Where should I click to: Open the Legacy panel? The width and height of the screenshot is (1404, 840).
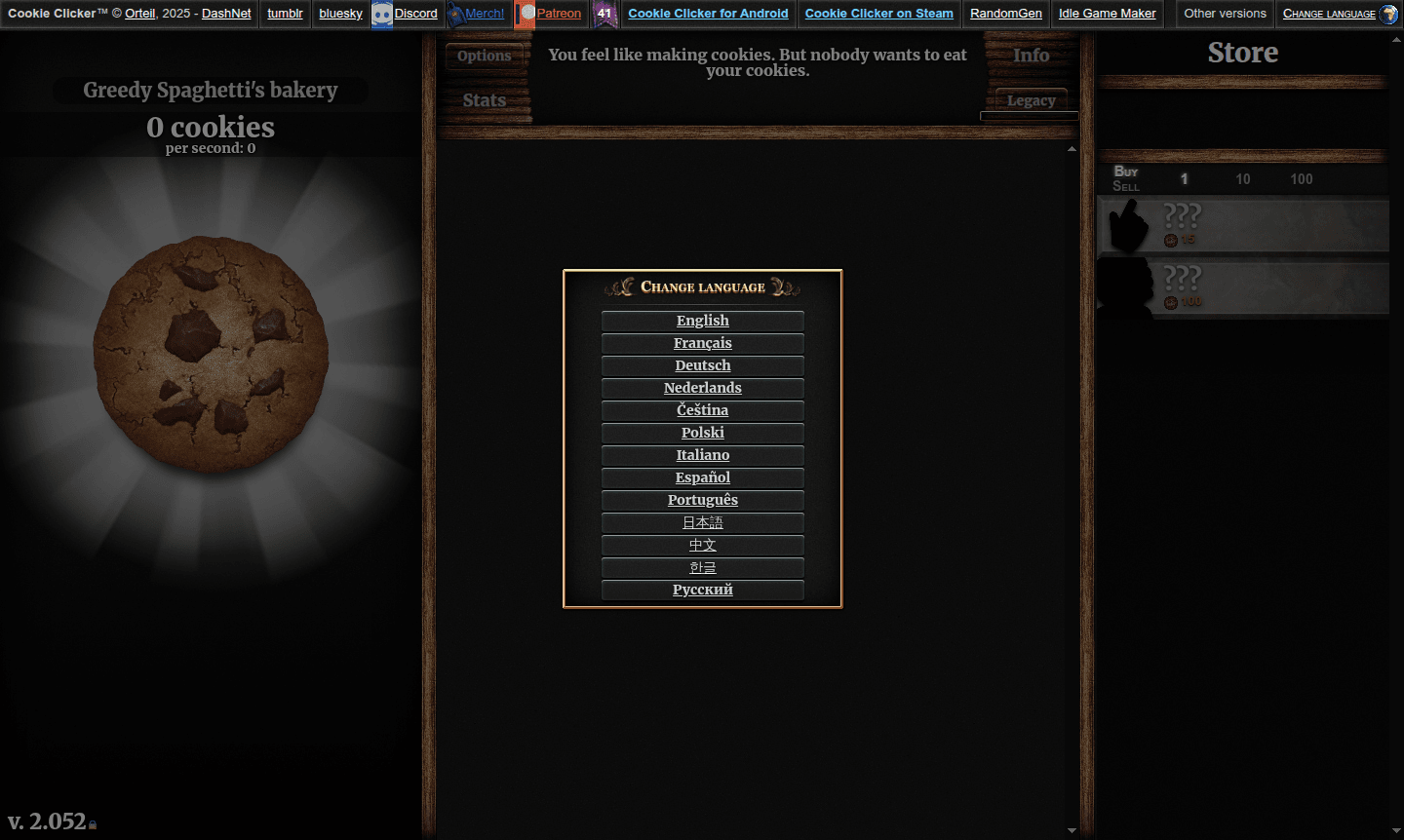[x=1031, y=100]
